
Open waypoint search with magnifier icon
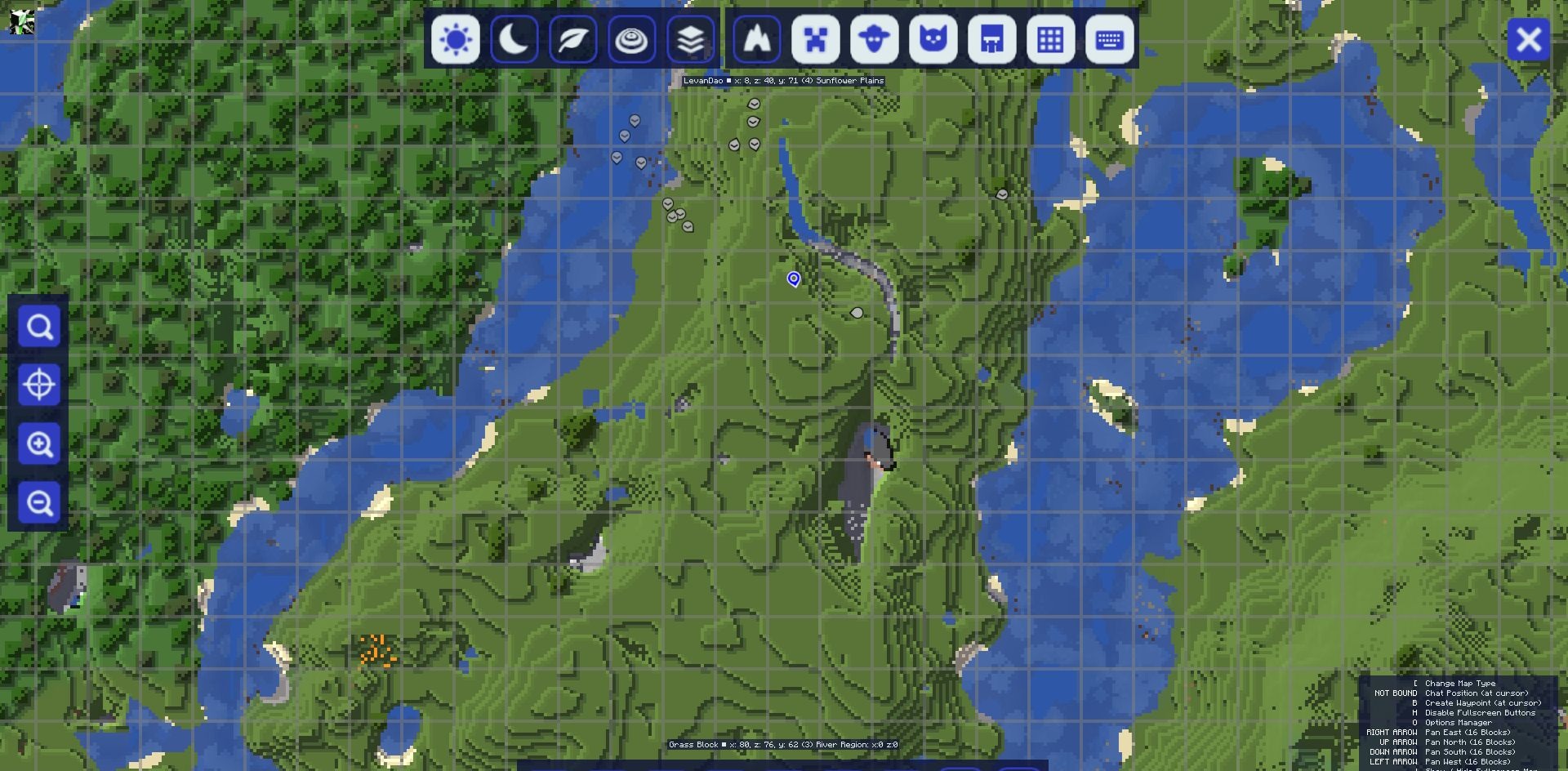point(39,327)
